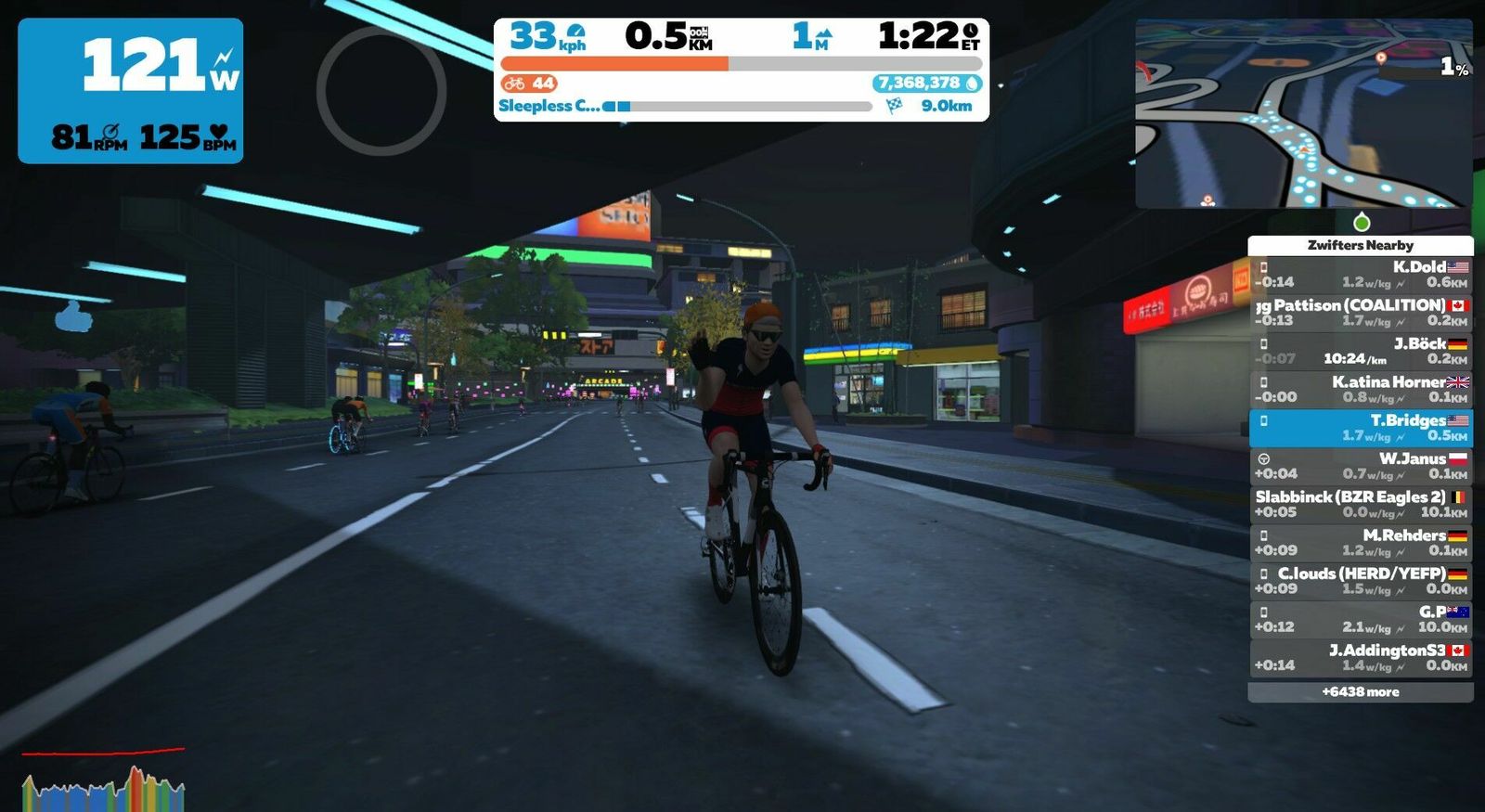This screenshot has width=1485, height=812.
Task: Click the highlighted T.Bridges rider row
Action: [1360, 428]
